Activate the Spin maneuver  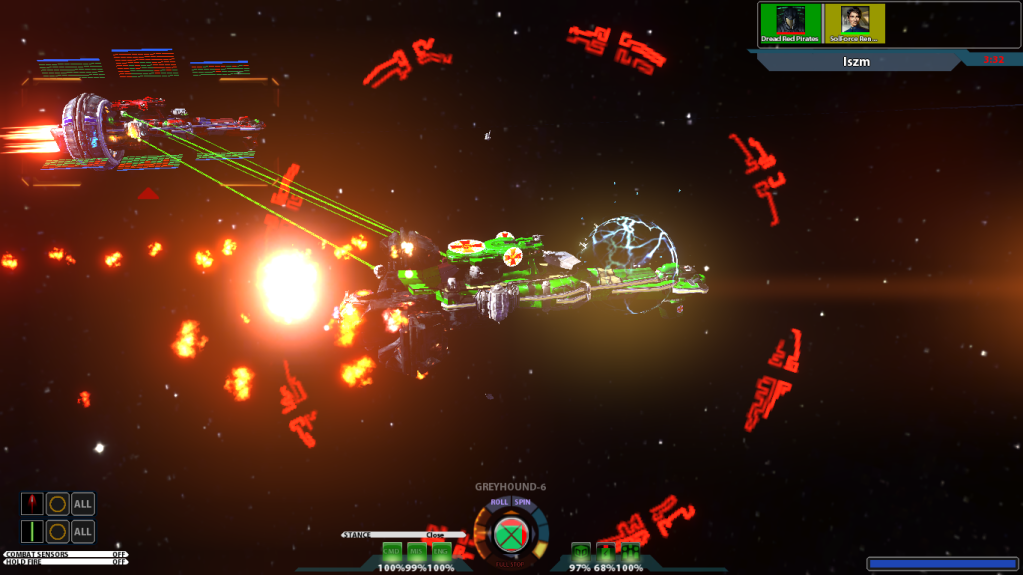[x=522, y=502]
